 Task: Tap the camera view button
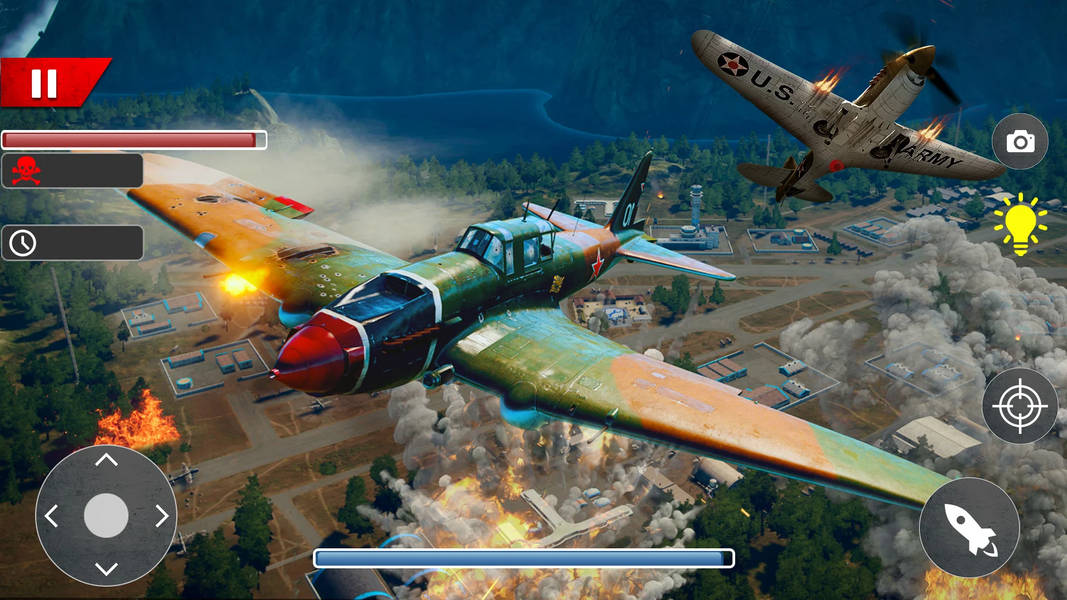1020,142
